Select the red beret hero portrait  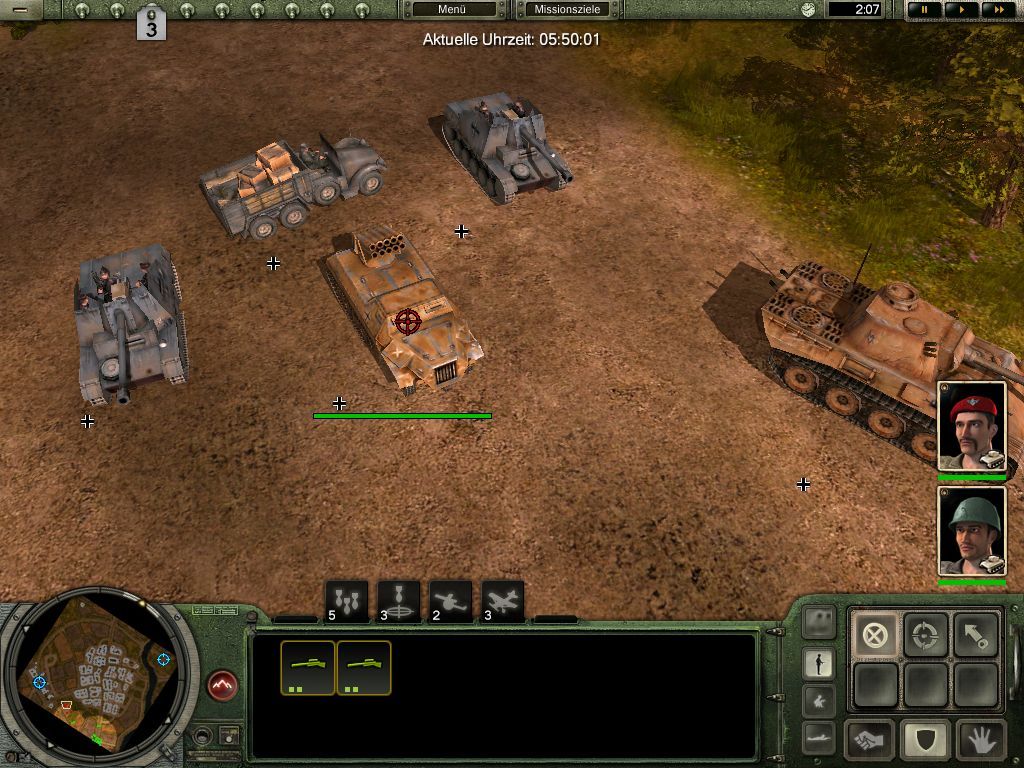[971, 427]
